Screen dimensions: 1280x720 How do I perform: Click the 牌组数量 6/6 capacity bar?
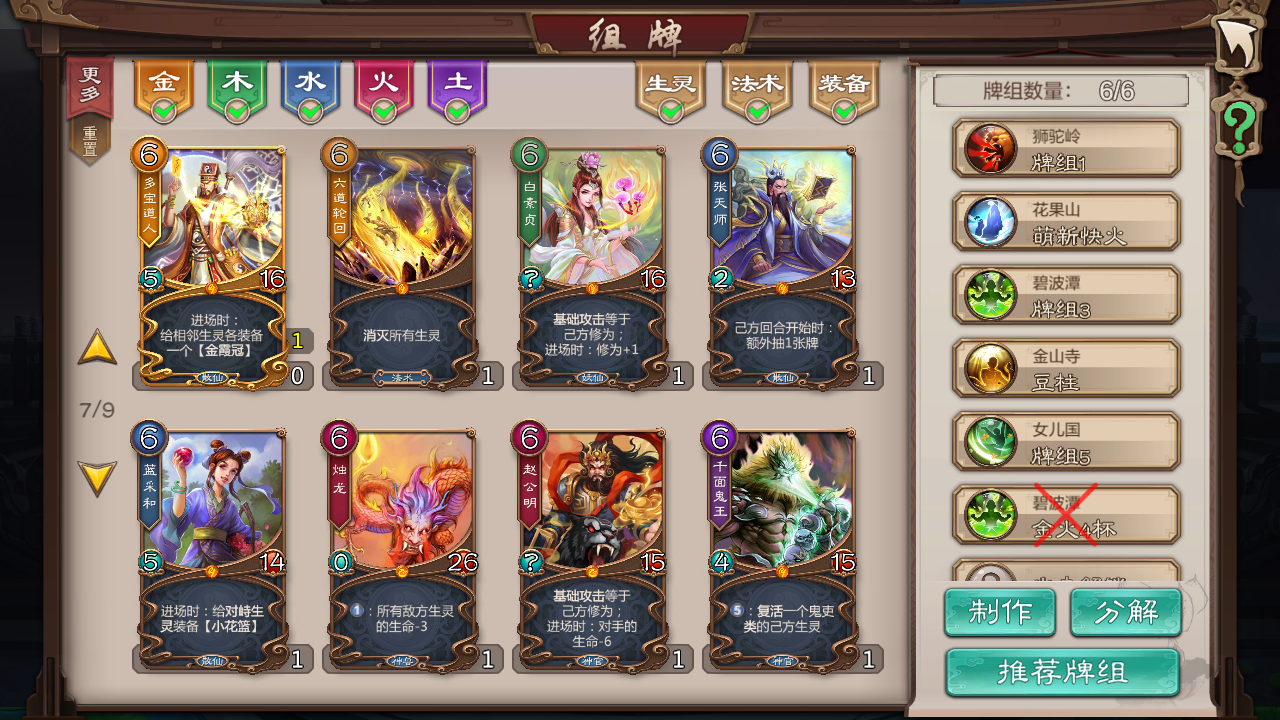(1063, 91)
